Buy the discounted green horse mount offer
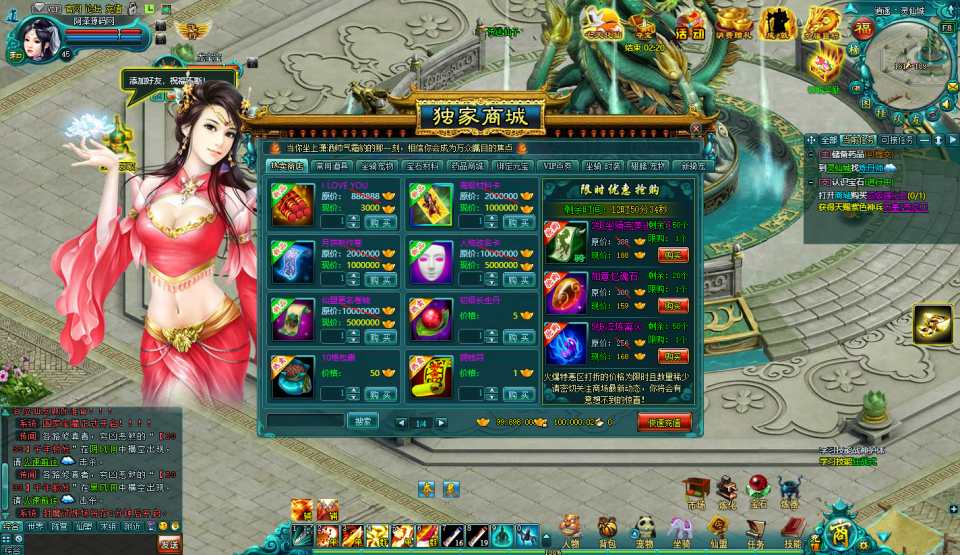Image resolution: width=960 pixels, height=555 pixels. pyautogui.click(x=673, y=255)
